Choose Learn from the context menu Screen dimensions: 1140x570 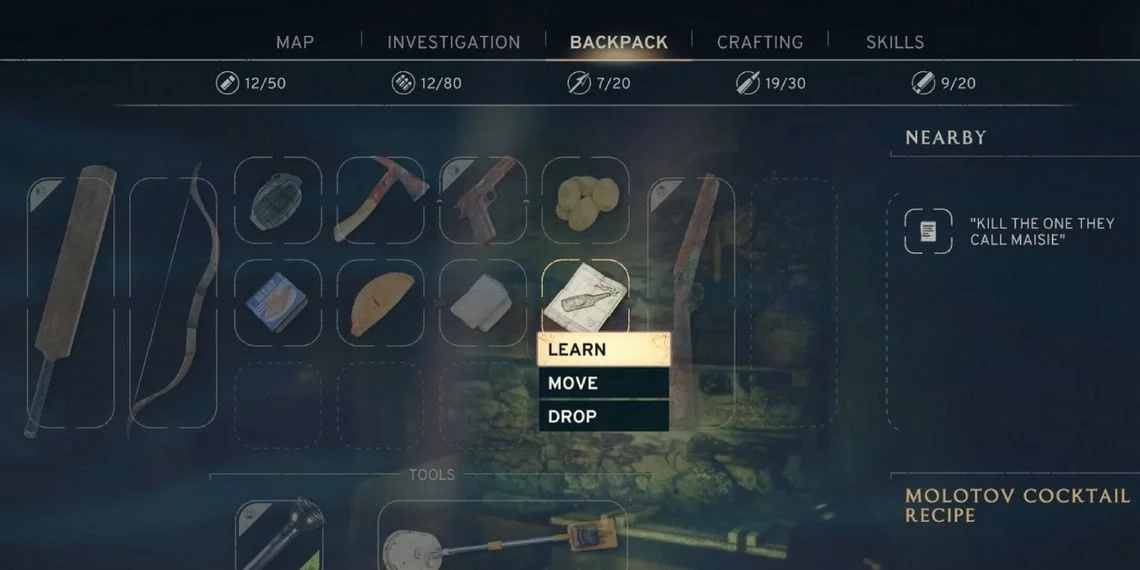(x=604, y=349)
